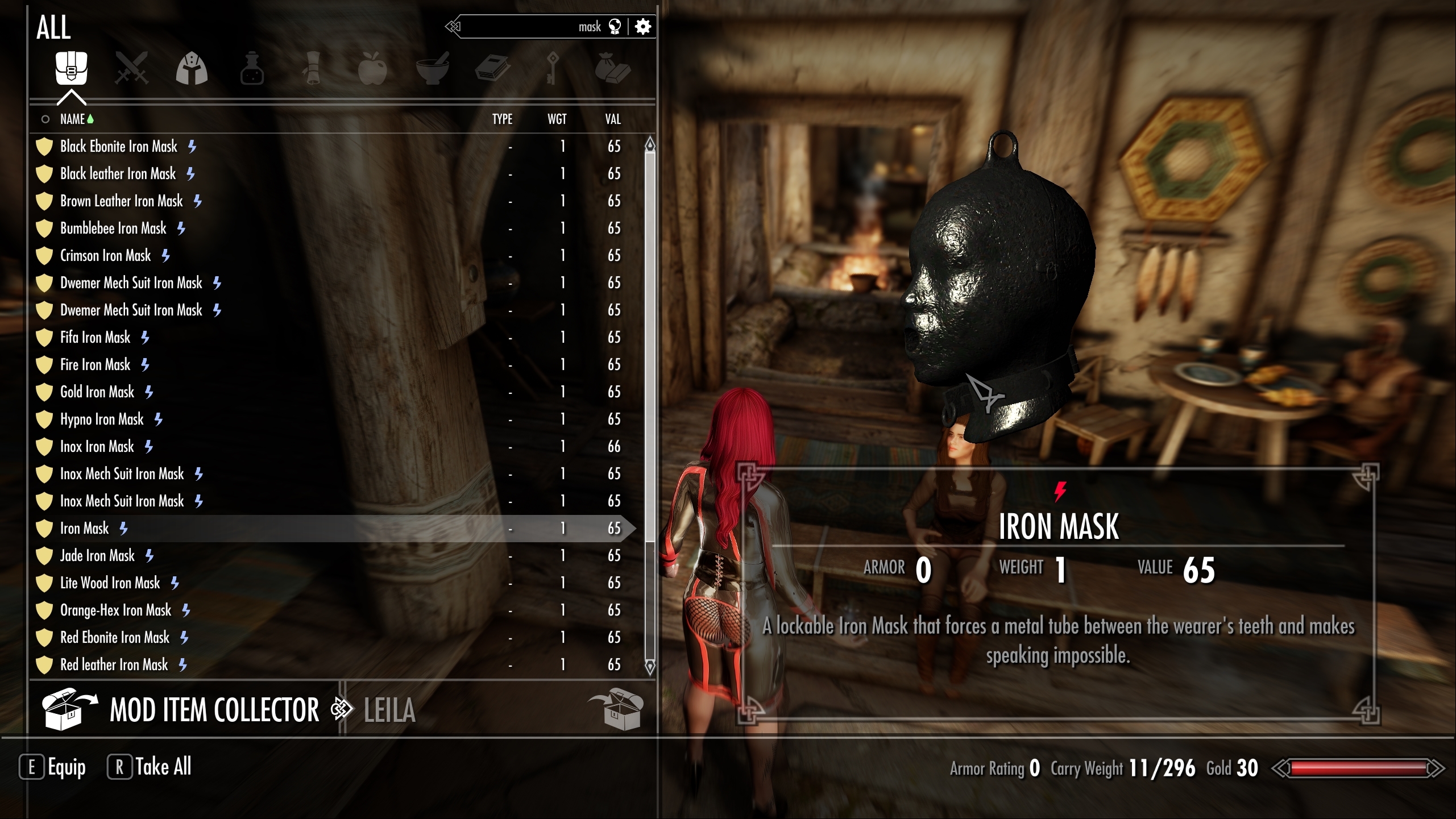Viewport: 1456px width, 819px height.
Task: Open the Weapons category filter
Action: click(x=132, y=69)
